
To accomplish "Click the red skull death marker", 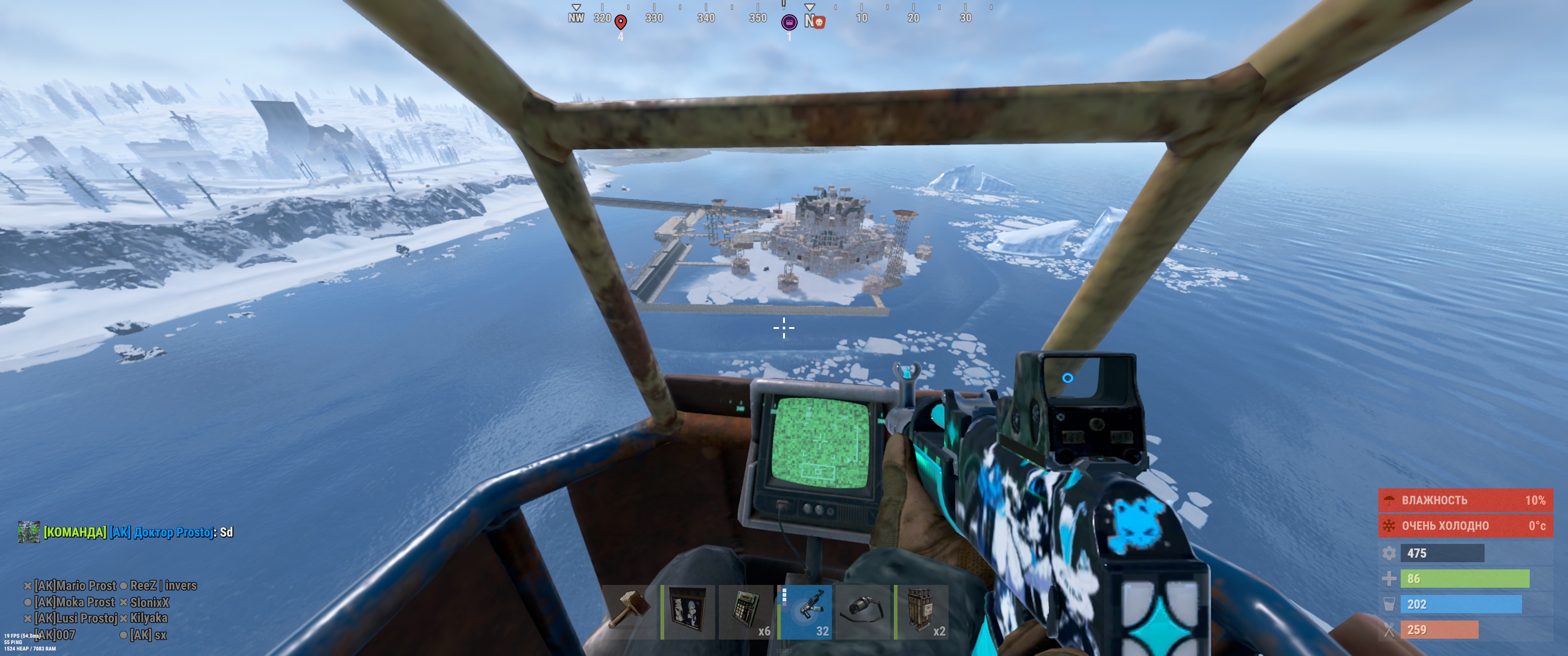I will coord(819,23).
